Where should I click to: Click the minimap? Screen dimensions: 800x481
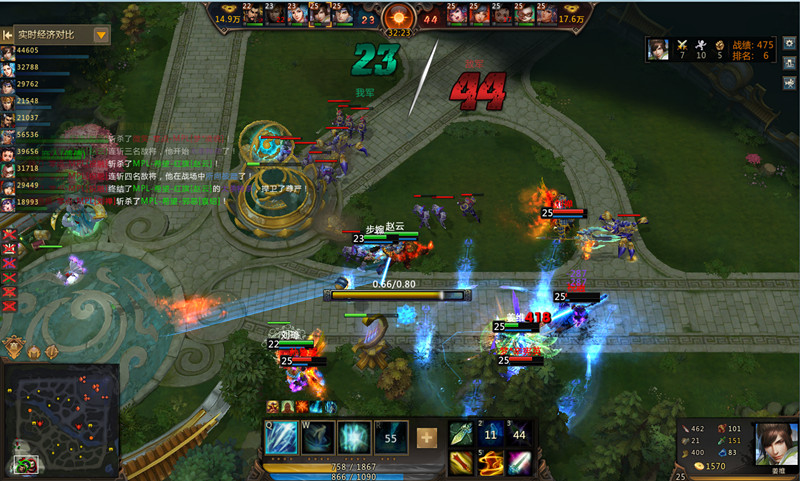pos(60,418)
